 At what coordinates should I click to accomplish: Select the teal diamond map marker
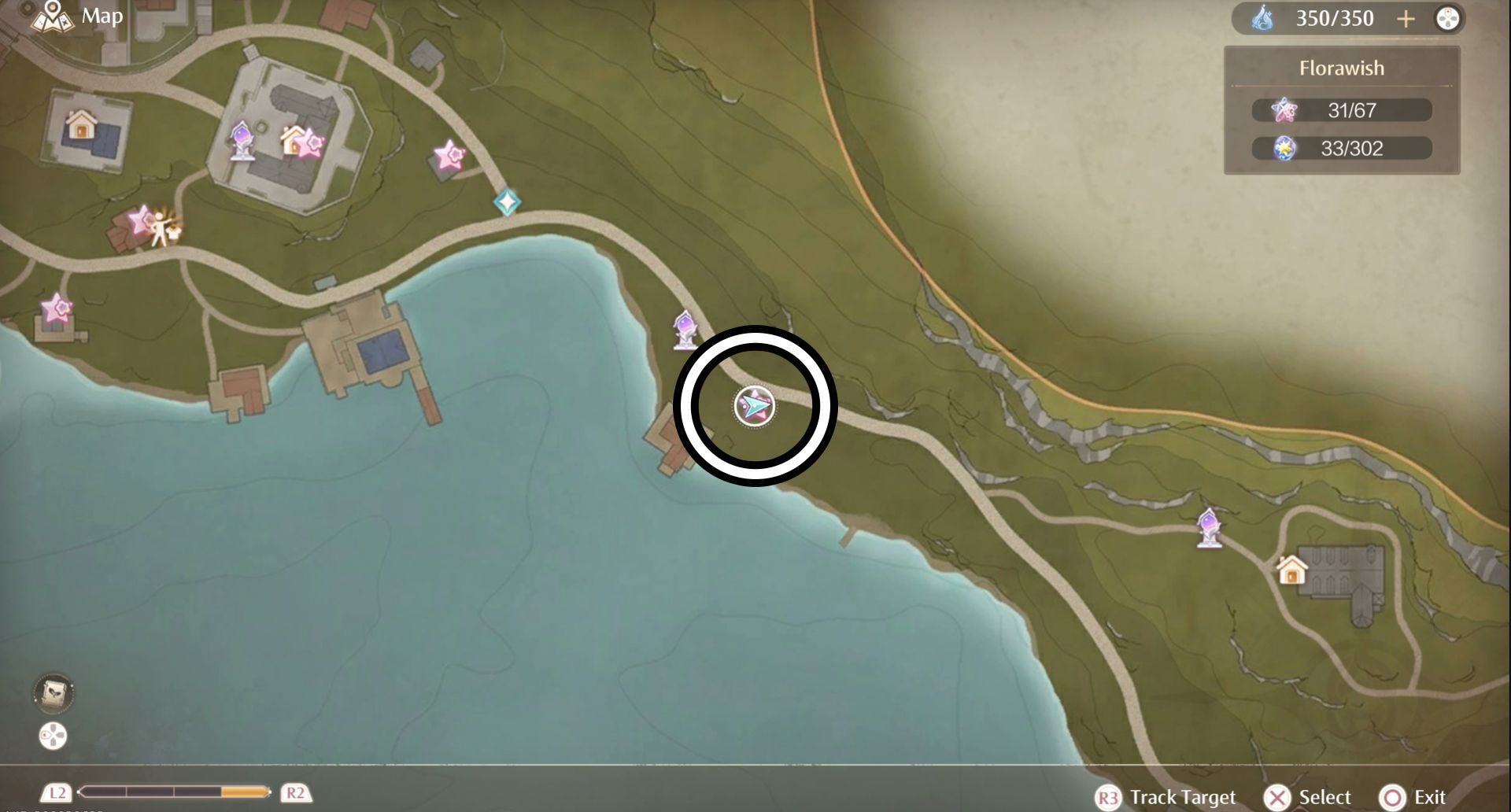(x=507, y=202)
